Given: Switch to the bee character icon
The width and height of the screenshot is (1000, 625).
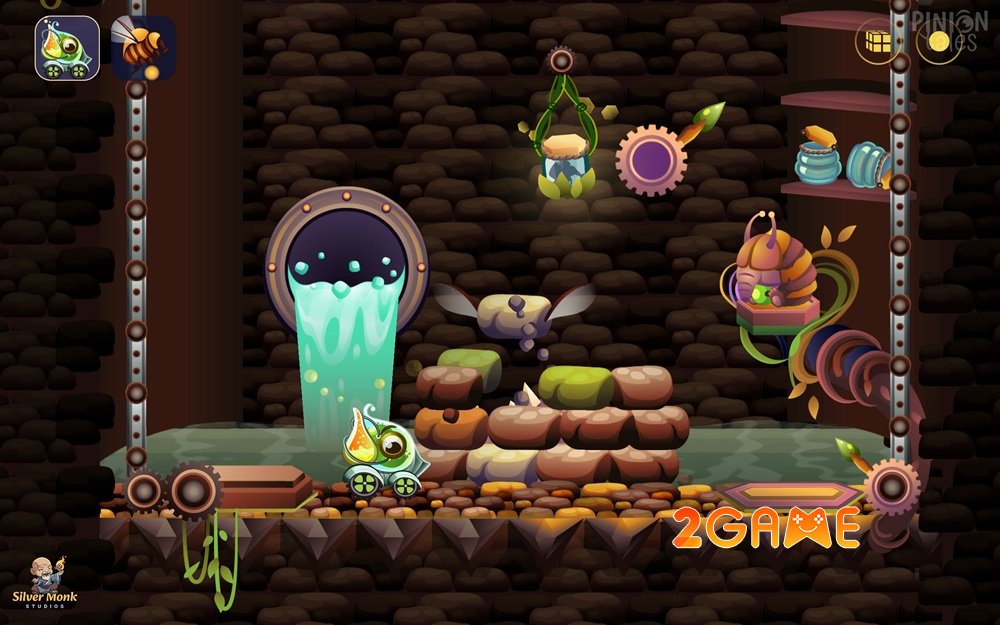Looking at the screenshot, I should tap(143, 48).
